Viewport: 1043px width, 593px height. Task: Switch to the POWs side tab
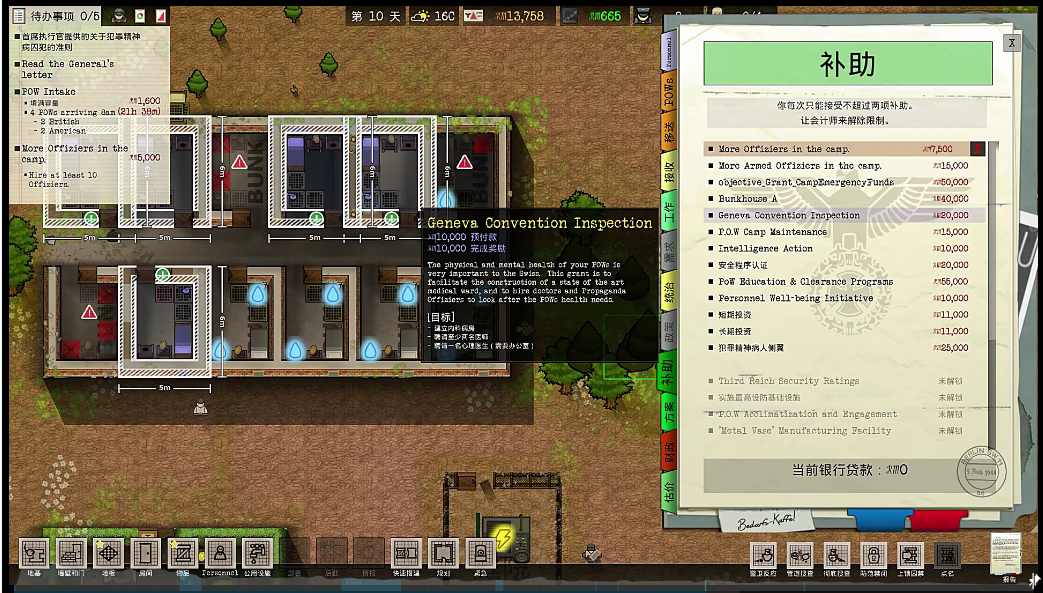tap(670, 92)
